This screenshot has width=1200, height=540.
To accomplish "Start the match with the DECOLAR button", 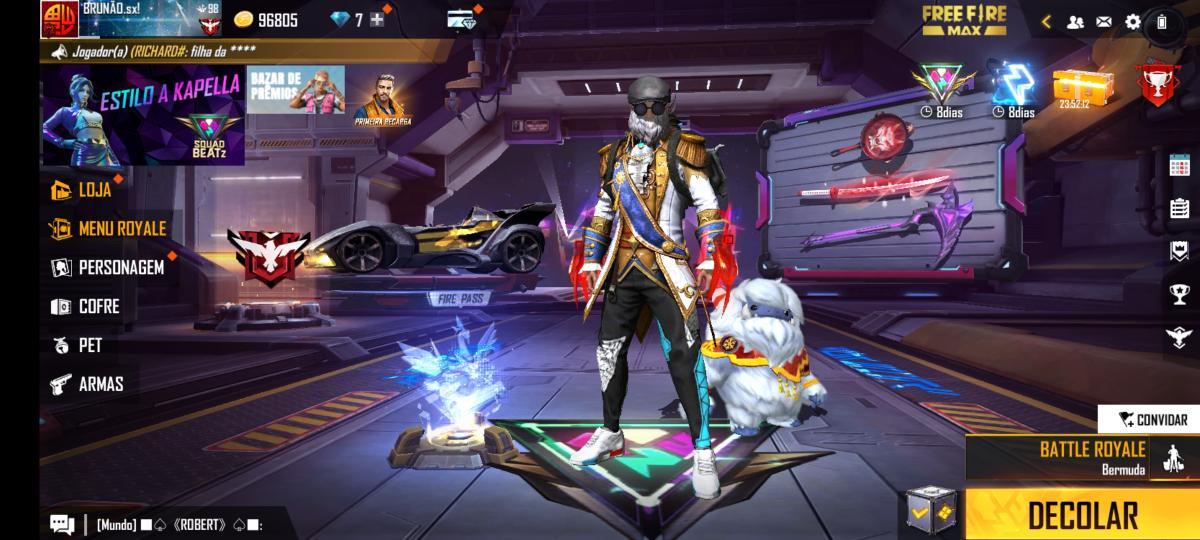I will (1082, 515).
